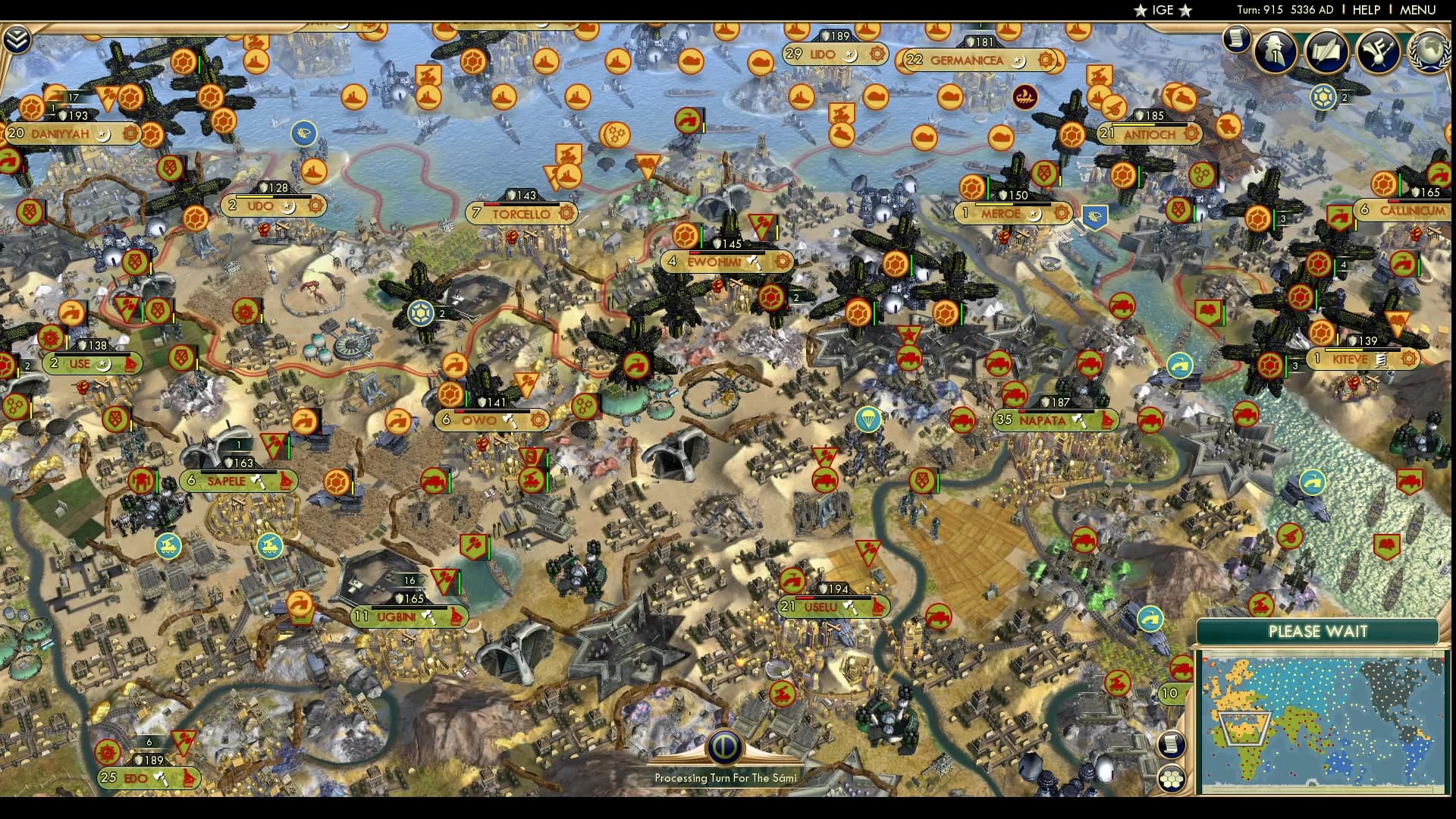Toggle Edo's production selection icon
Screen dimensions: 1456x819
pos(160,778)
